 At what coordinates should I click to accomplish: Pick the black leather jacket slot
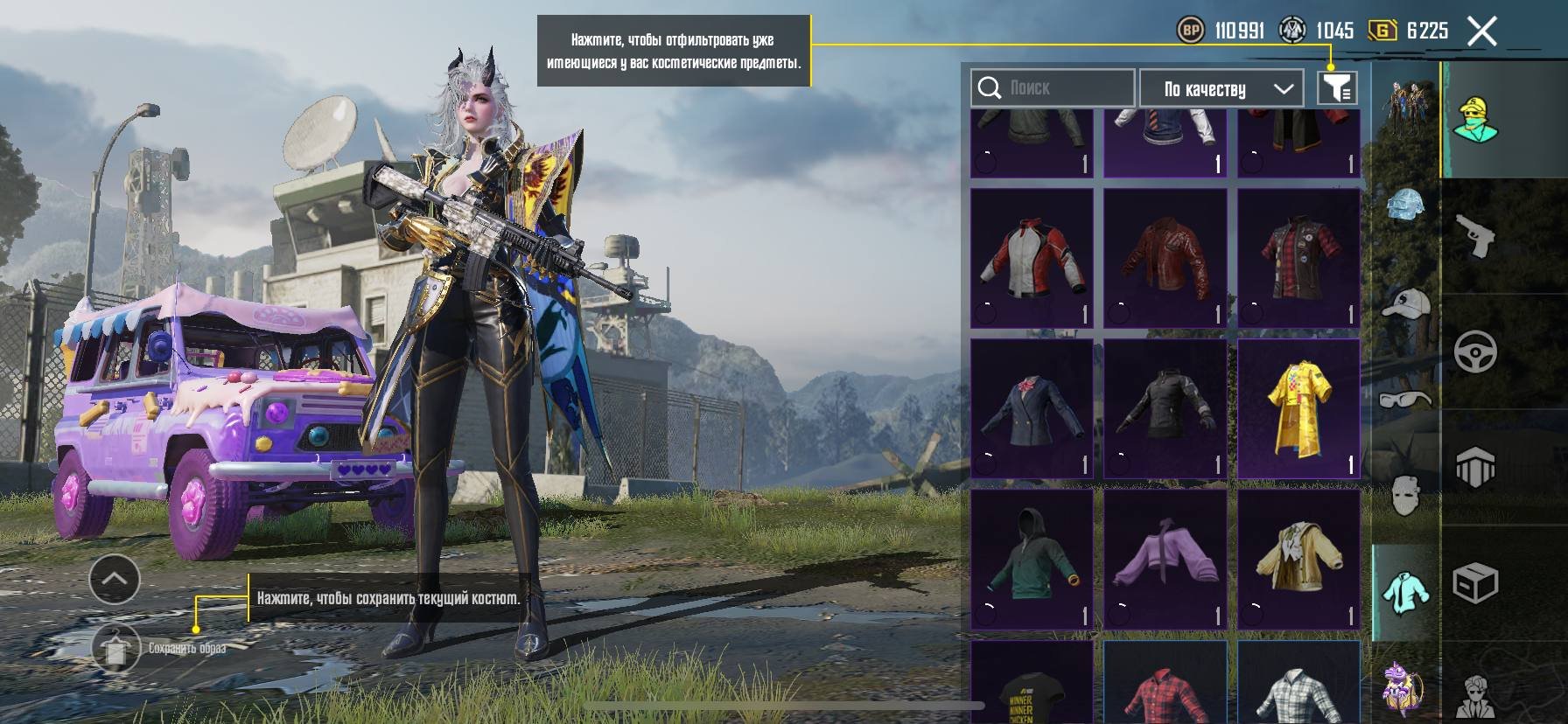[1165, 409]
